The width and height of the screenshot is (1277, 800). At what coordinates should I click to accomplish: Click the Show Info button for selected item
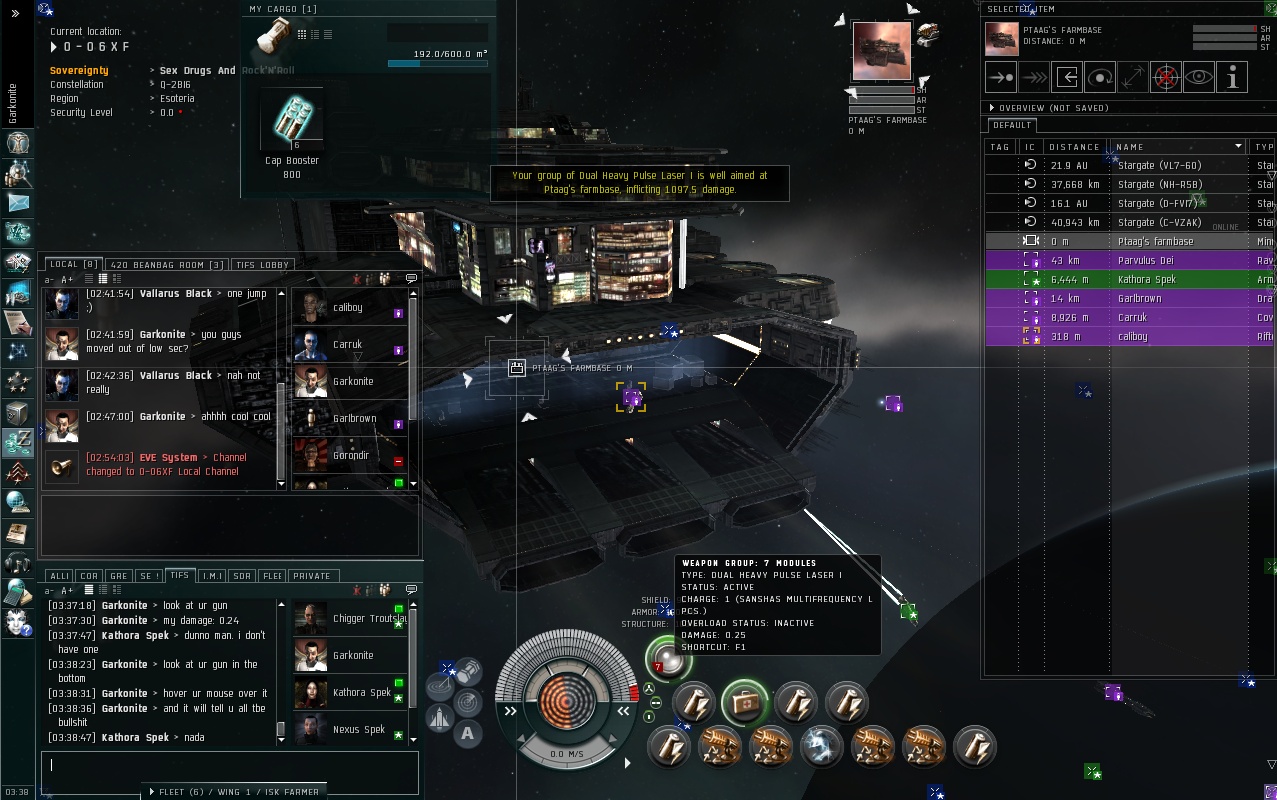(x=1232, y=77)
